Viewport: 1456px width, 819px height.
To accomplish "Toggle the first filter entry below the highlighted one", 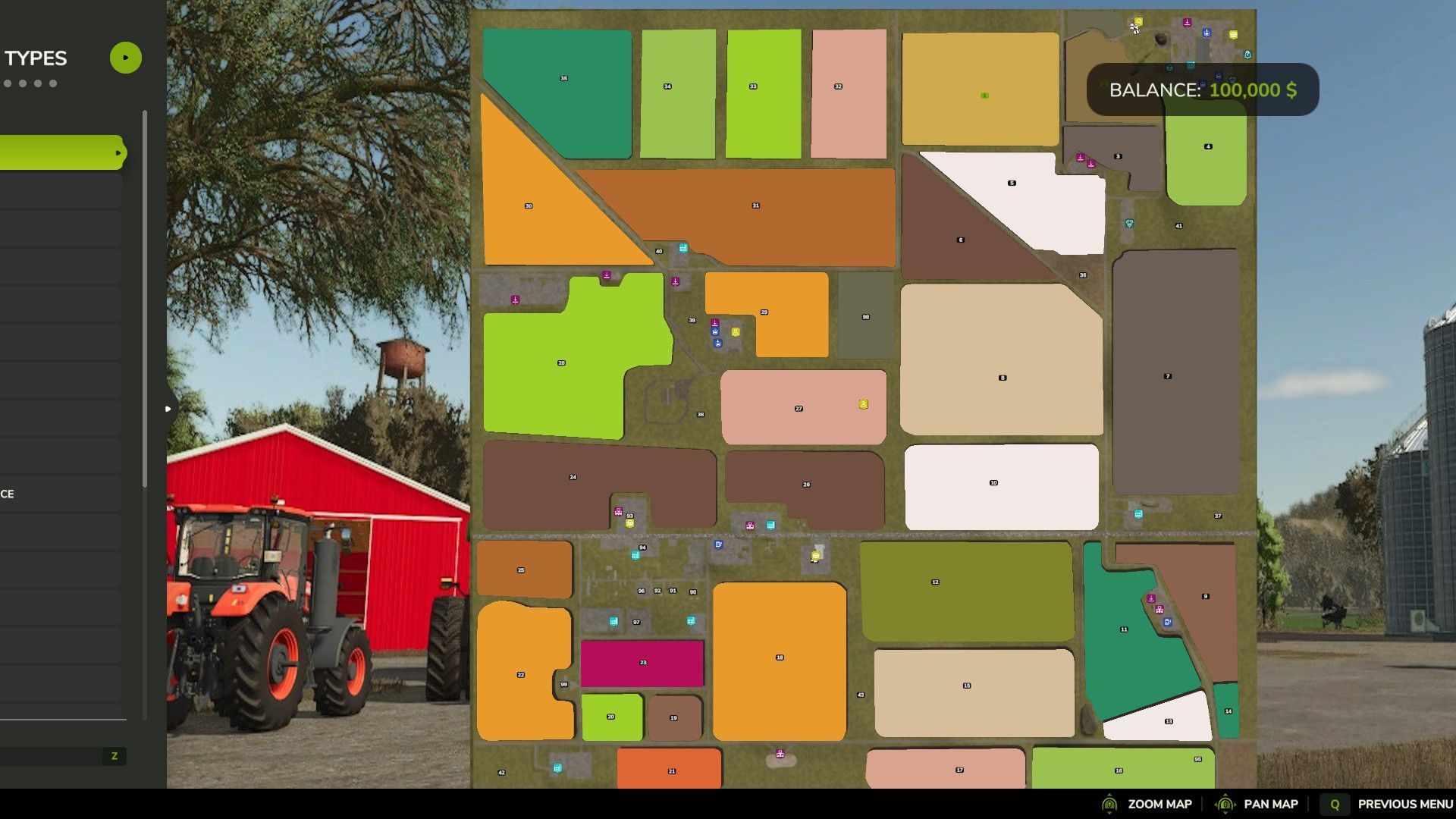I will (59, 190).
